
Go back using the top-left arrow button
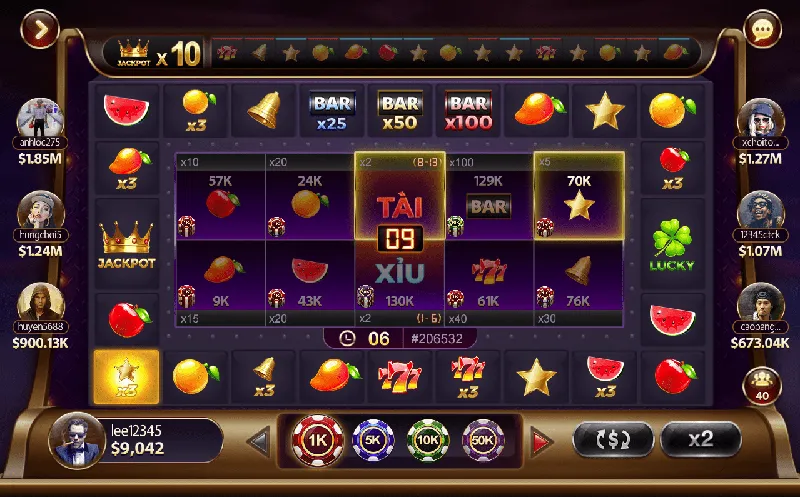39,30
